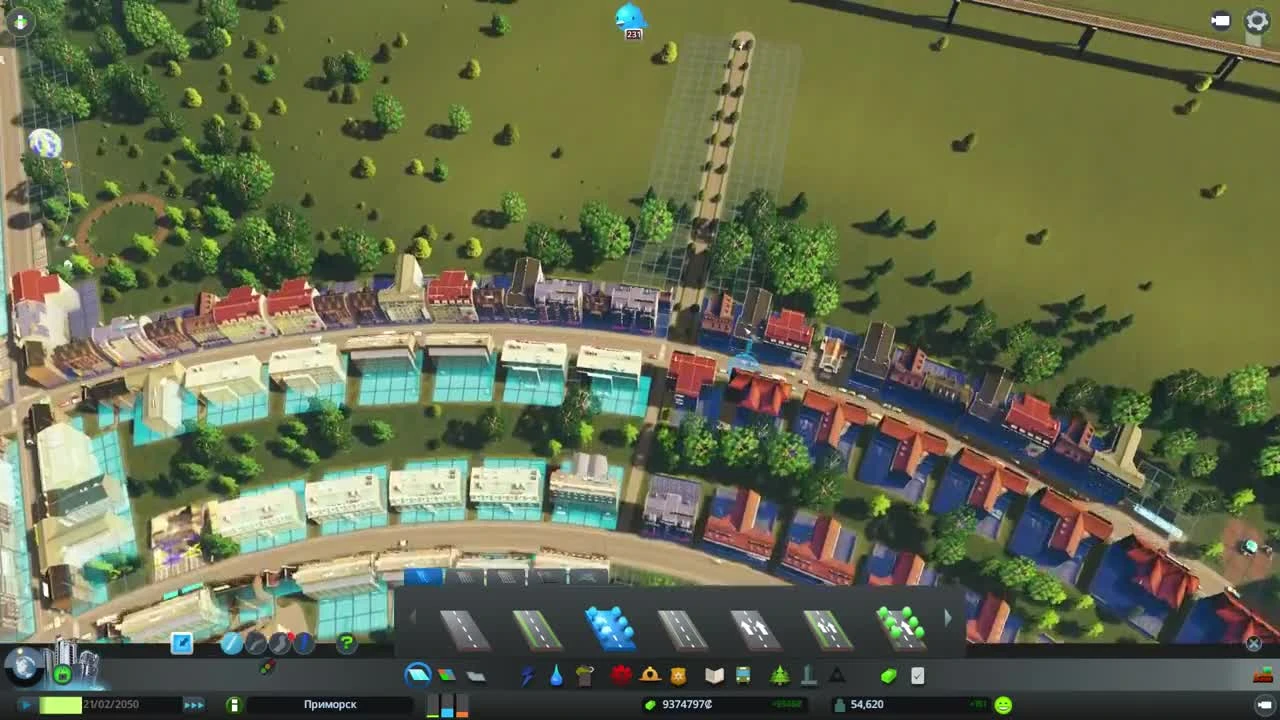
Task: Open the settings gear menu
Action: [1257, 18]
